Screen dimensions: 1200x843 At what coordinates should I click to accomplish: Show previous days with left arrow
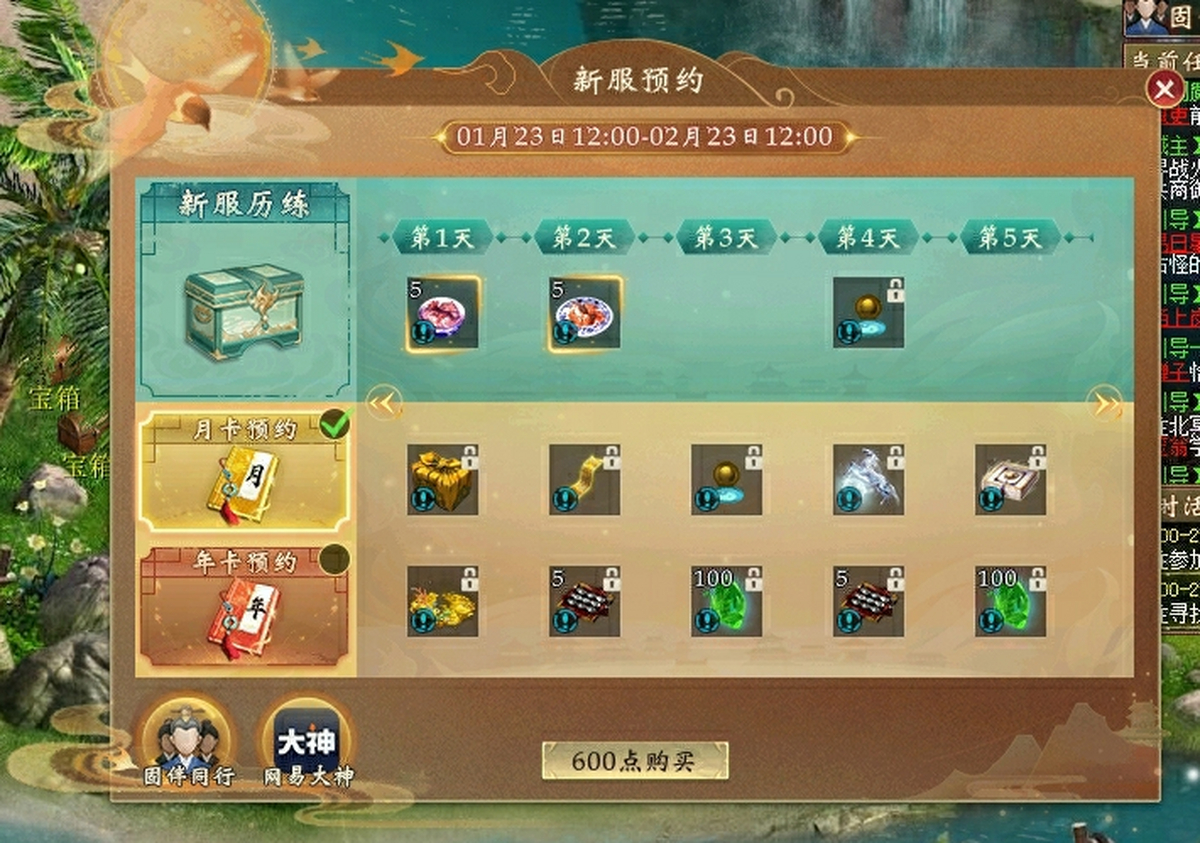pos(384,404)
